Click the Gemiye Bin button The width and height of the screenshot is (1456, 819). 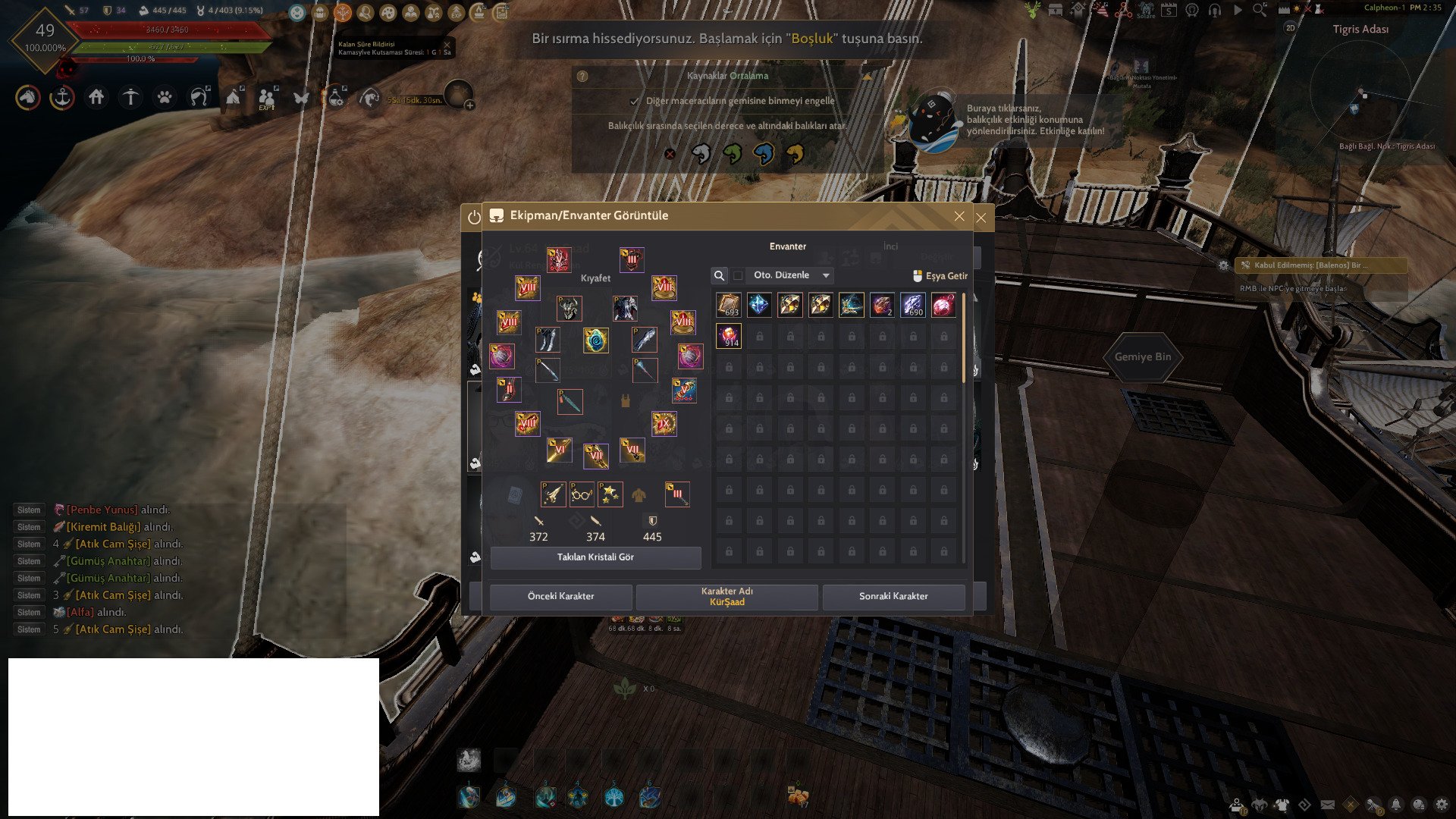[x=1142, y=357]
